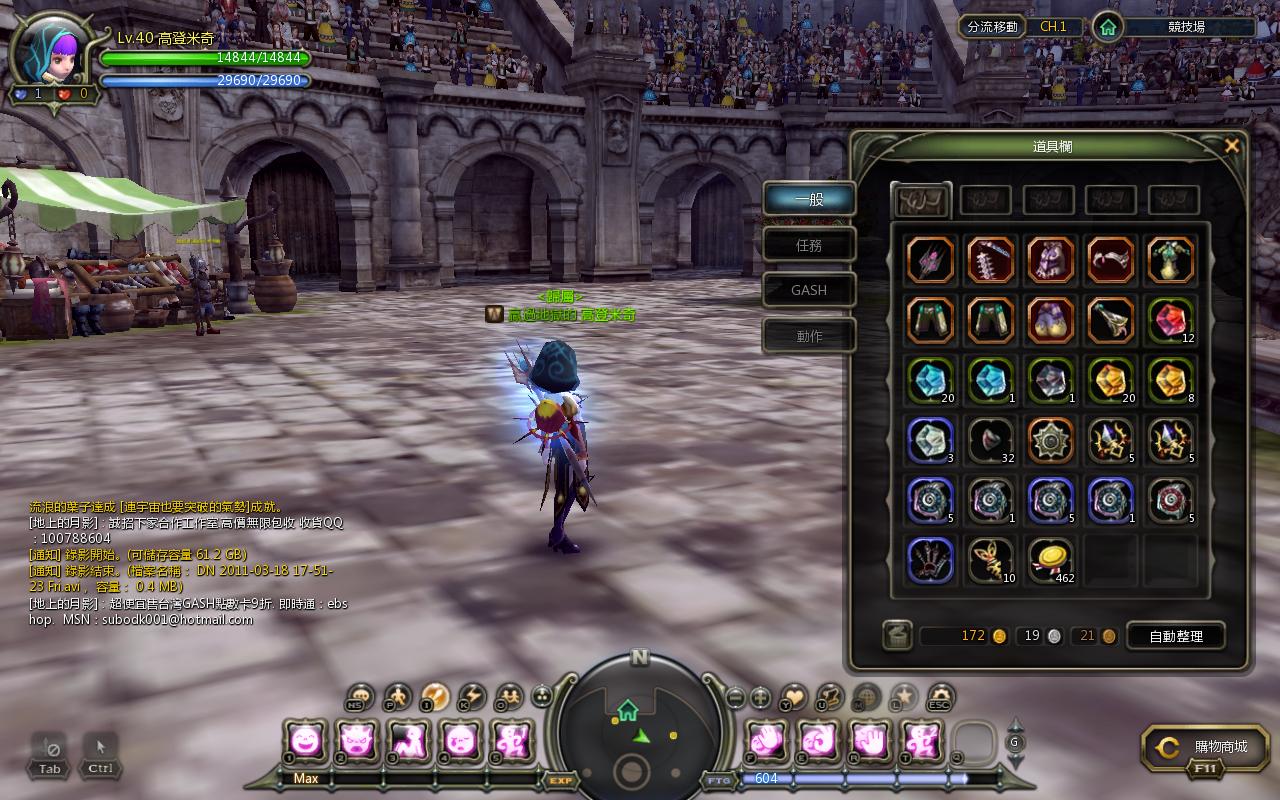Trigger the waving hand emote
This screenshot has width=1280, height=800.
[870, 741]
